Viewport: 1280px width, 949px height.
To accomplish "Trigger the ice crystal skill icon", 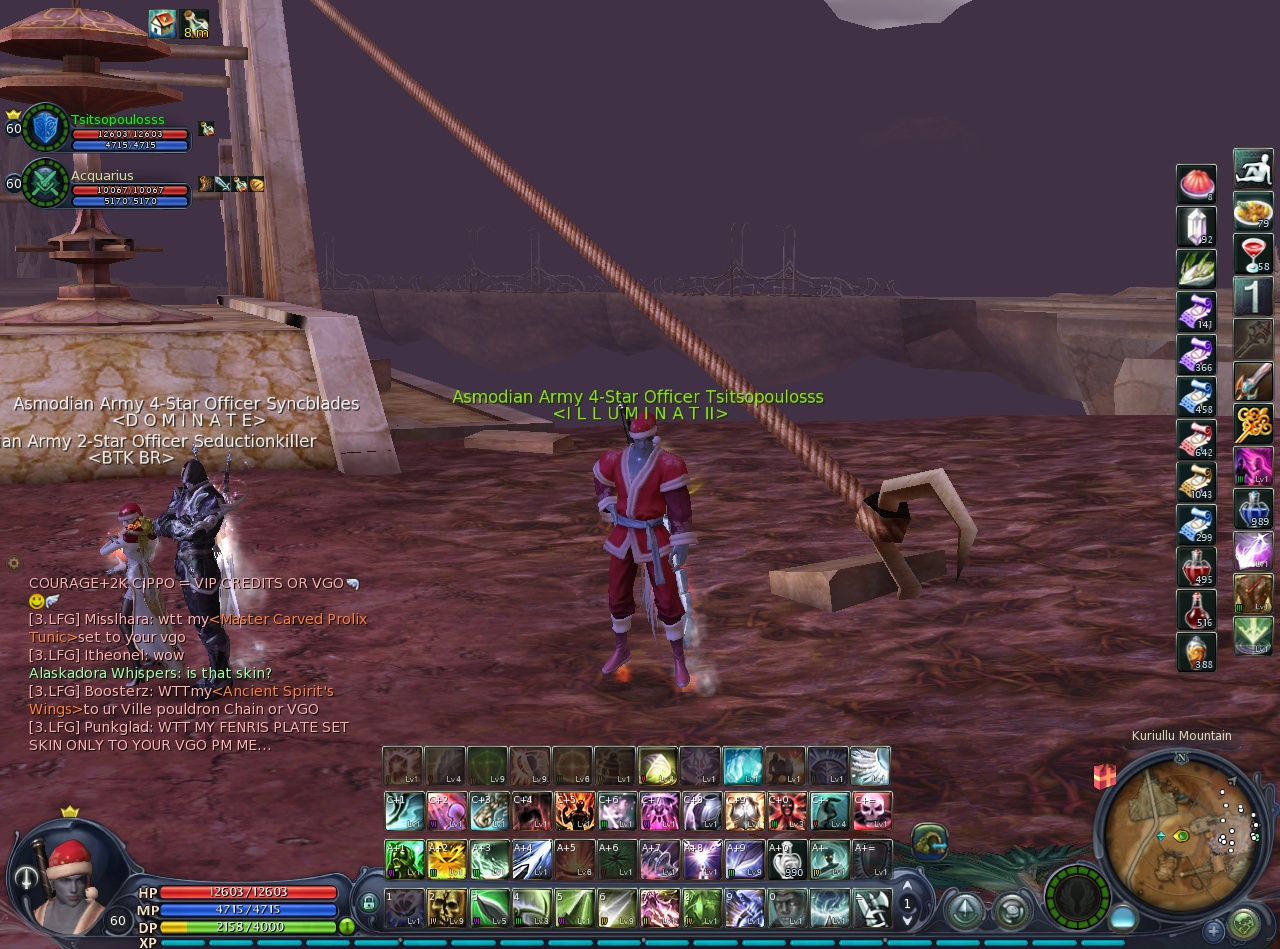I will click(x=743, y=766).
